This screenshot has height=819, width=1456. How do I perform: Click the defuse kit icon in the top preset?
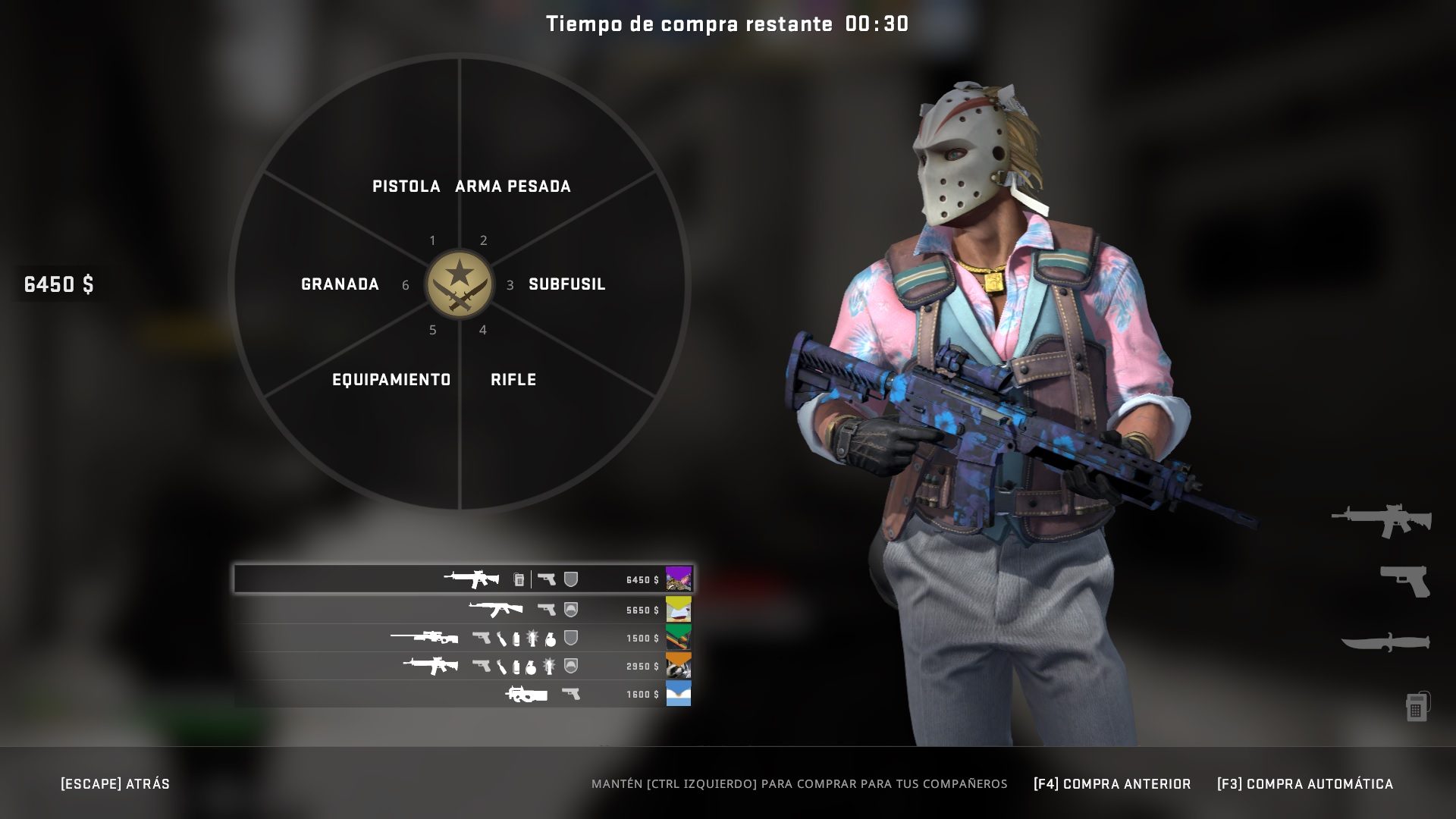tap(519, 580)
